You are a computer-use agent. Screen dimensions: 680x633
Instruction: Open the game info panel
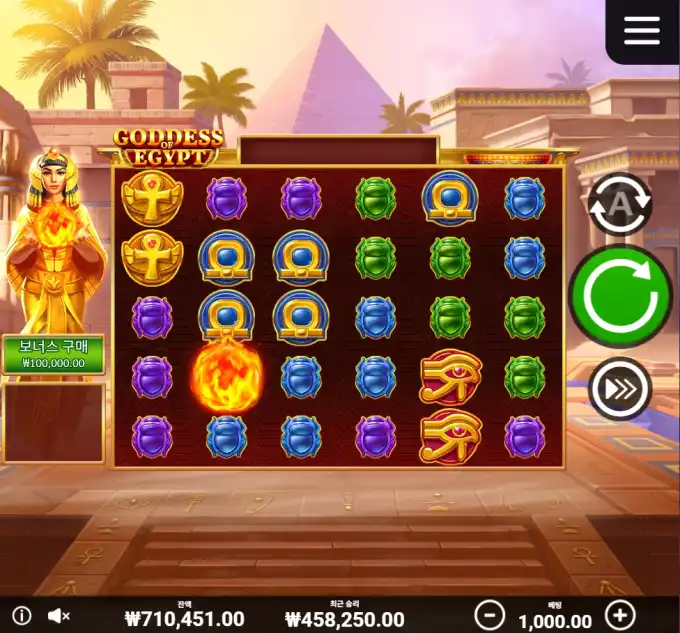[x=21, y=616]
